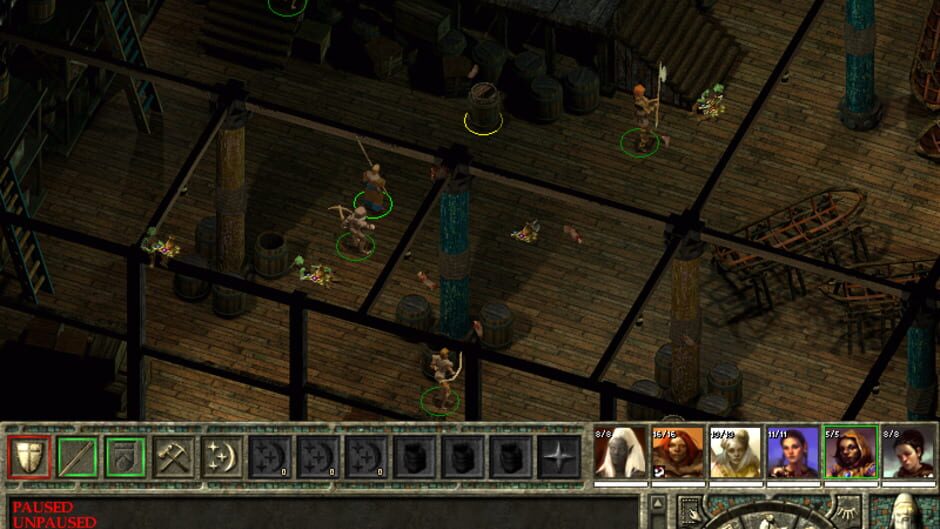Select the quarterstaff weapon slot
940x529 pixels.
tap(78, 457)
